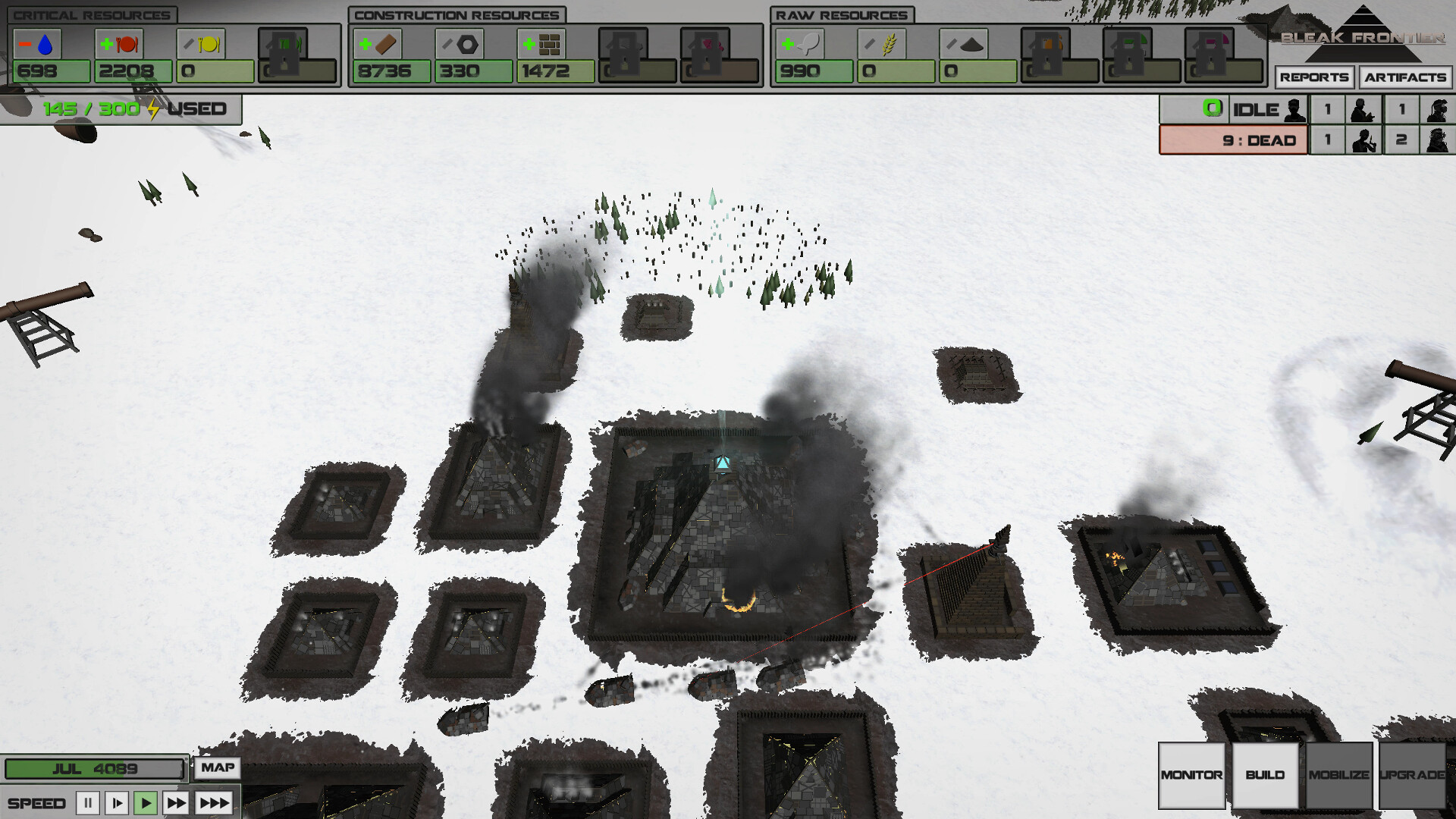Pause the game speed
The width and height of the screenshot is (1456, 819).
(87, 802)
